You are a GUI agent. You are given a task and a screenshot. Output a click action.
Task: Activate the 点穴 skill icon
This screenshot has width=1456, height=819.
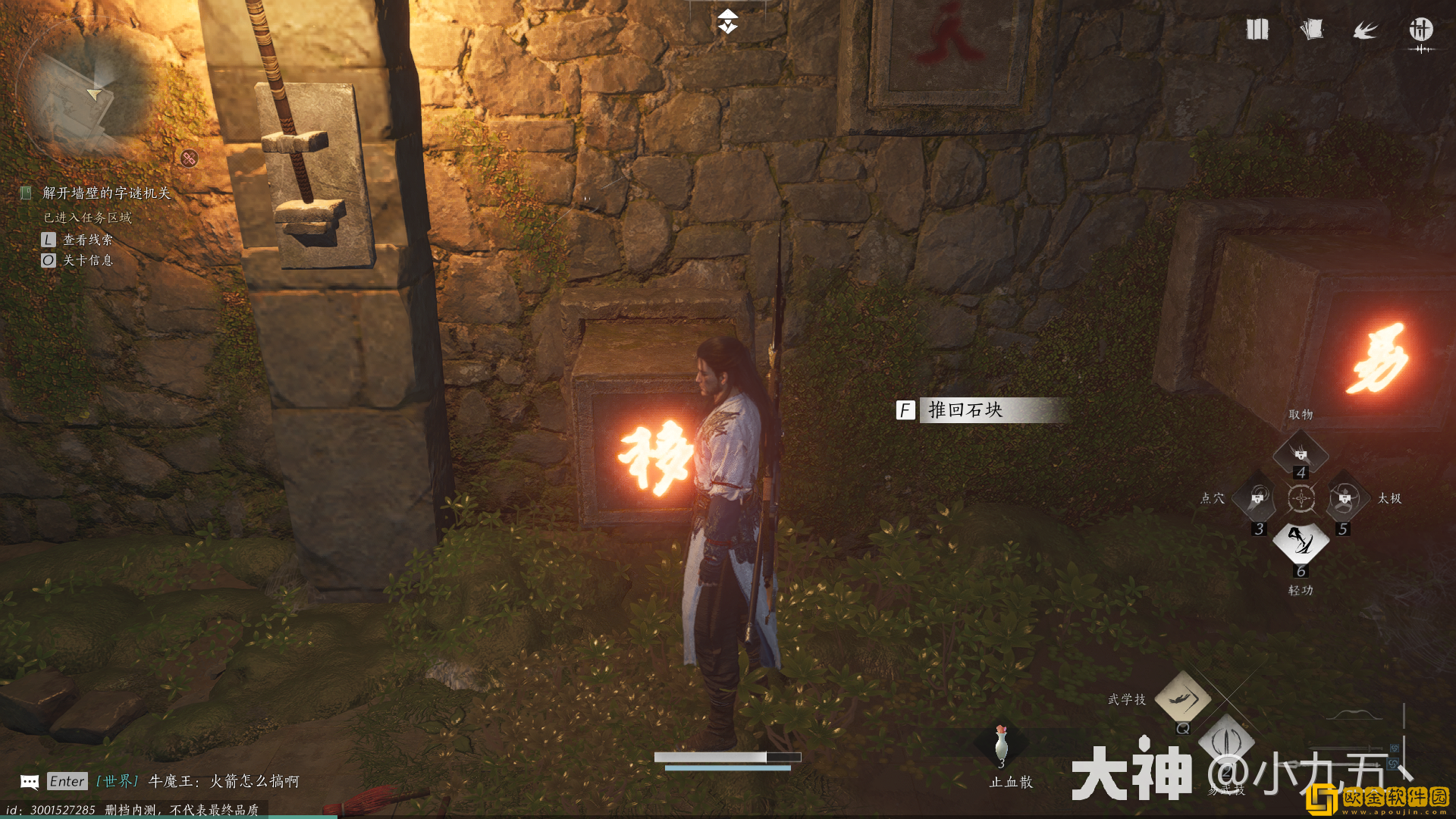(1258, 498)
